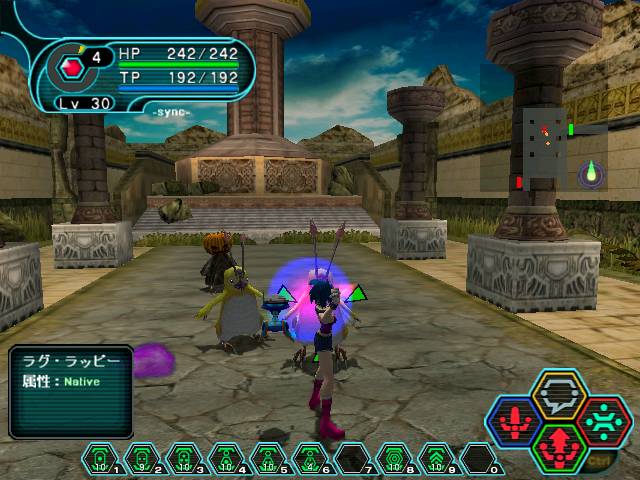640x480 pixels.
Task: Activate the green-bordered heavy attack action
Action: [558, 445]
